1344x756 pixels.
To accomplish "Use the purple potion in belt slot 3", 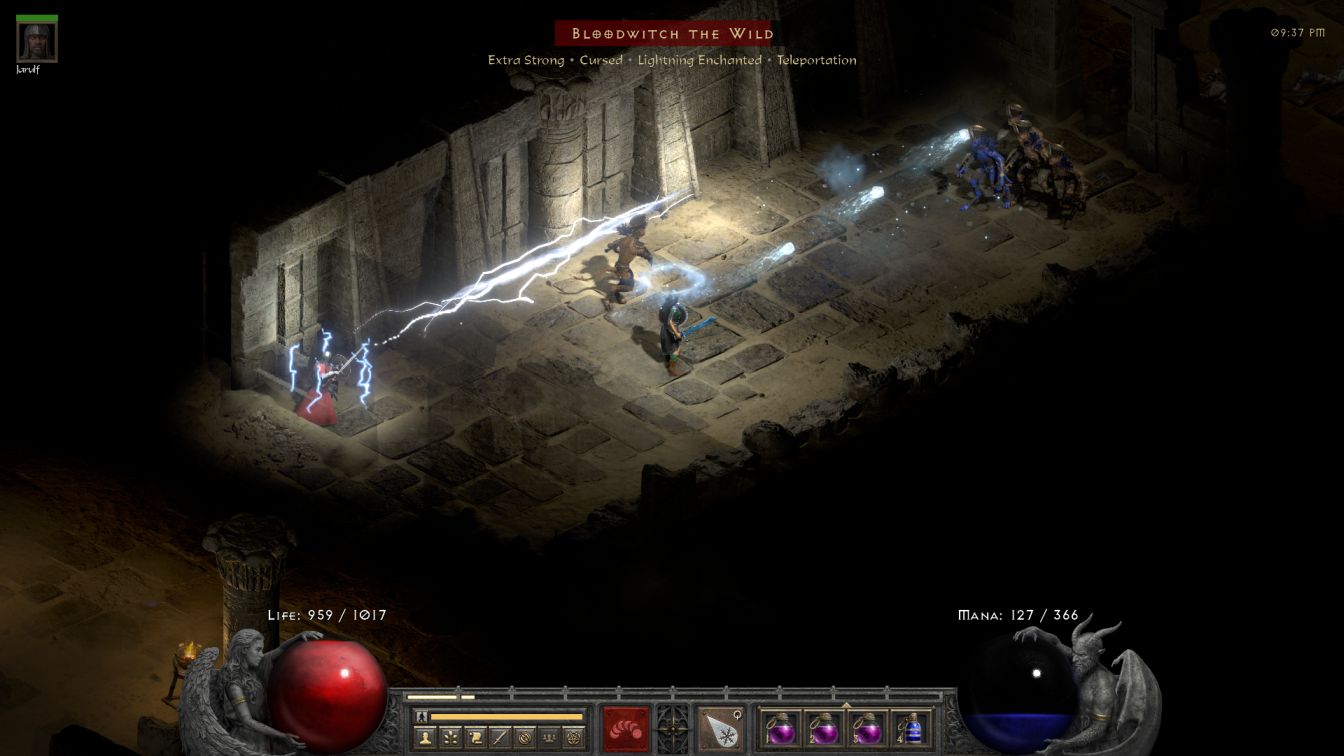I will (x=867, y=728).
